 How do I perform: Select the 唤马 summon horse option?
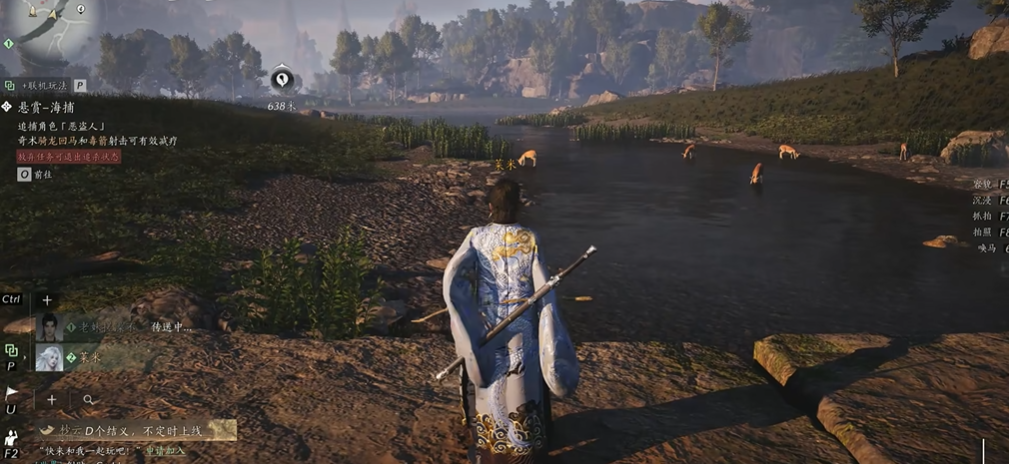tap(988, 248)
